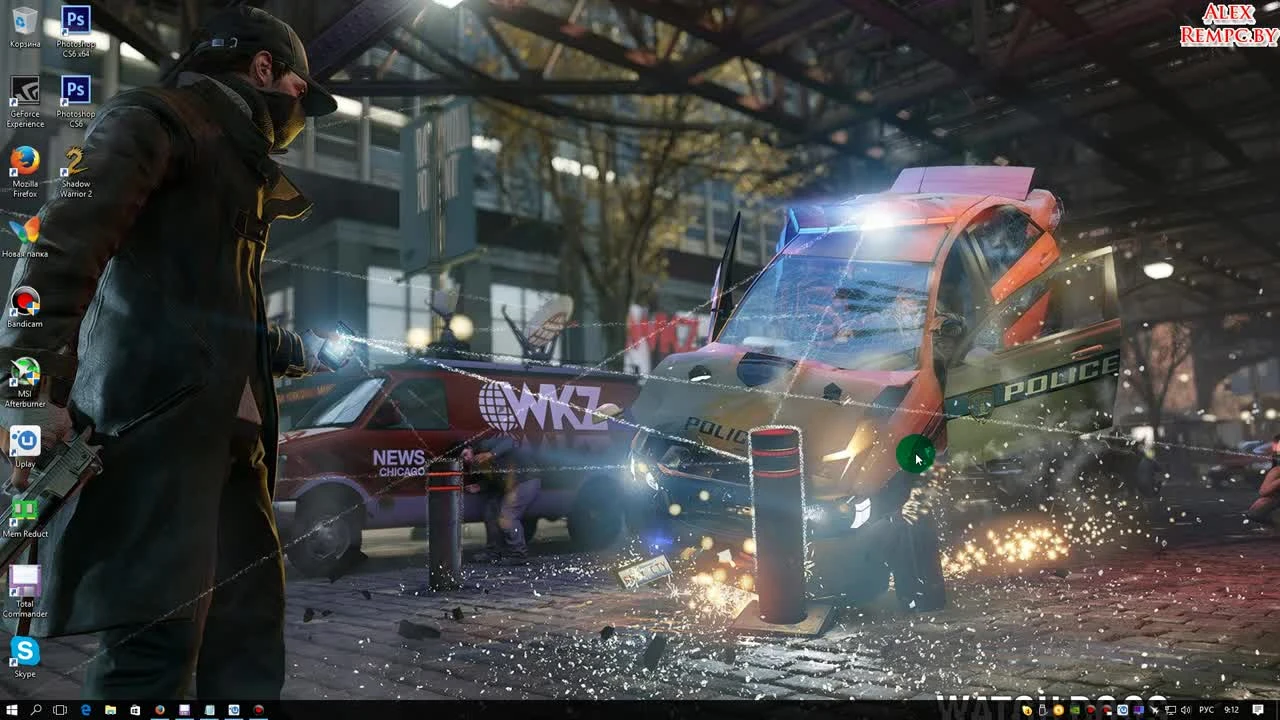Switch the РУС keyboard language
This screenshot has height=720, width=1280.
[1207, 711]
